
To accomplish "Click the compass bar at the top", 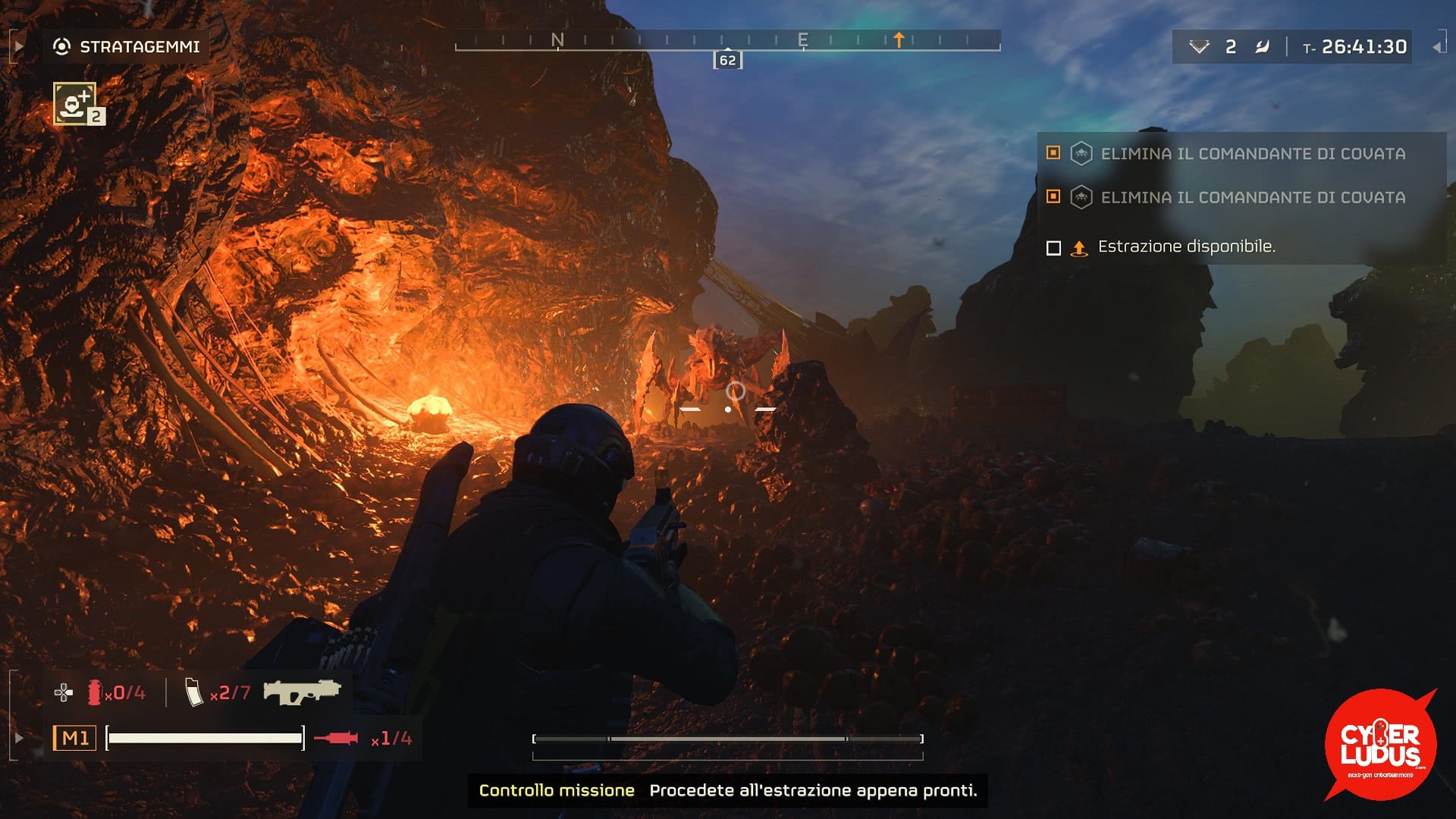I will (726, 42).
